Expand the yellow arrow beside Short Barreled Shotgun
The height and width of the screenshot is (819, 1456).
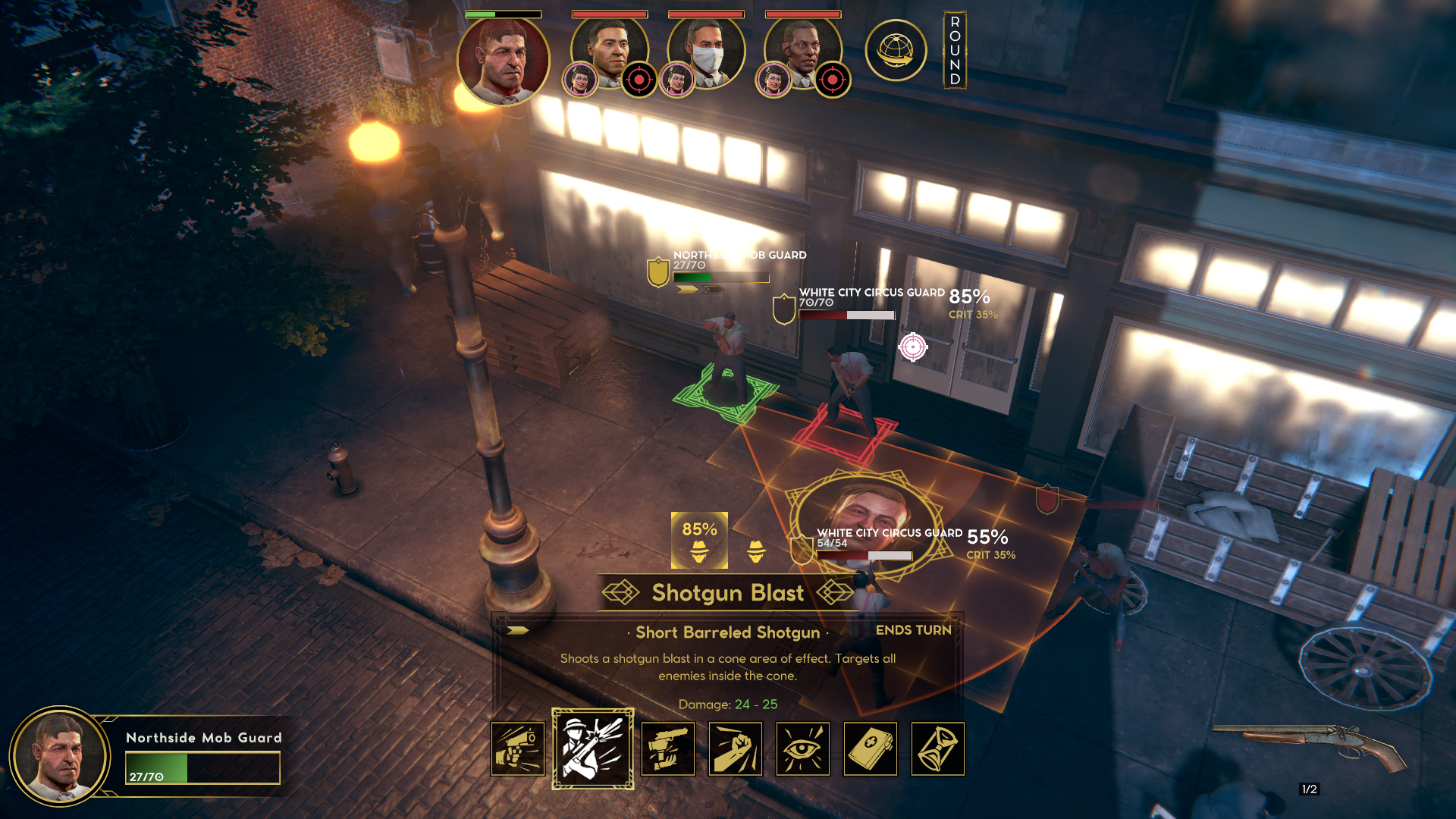coord(519,629)
